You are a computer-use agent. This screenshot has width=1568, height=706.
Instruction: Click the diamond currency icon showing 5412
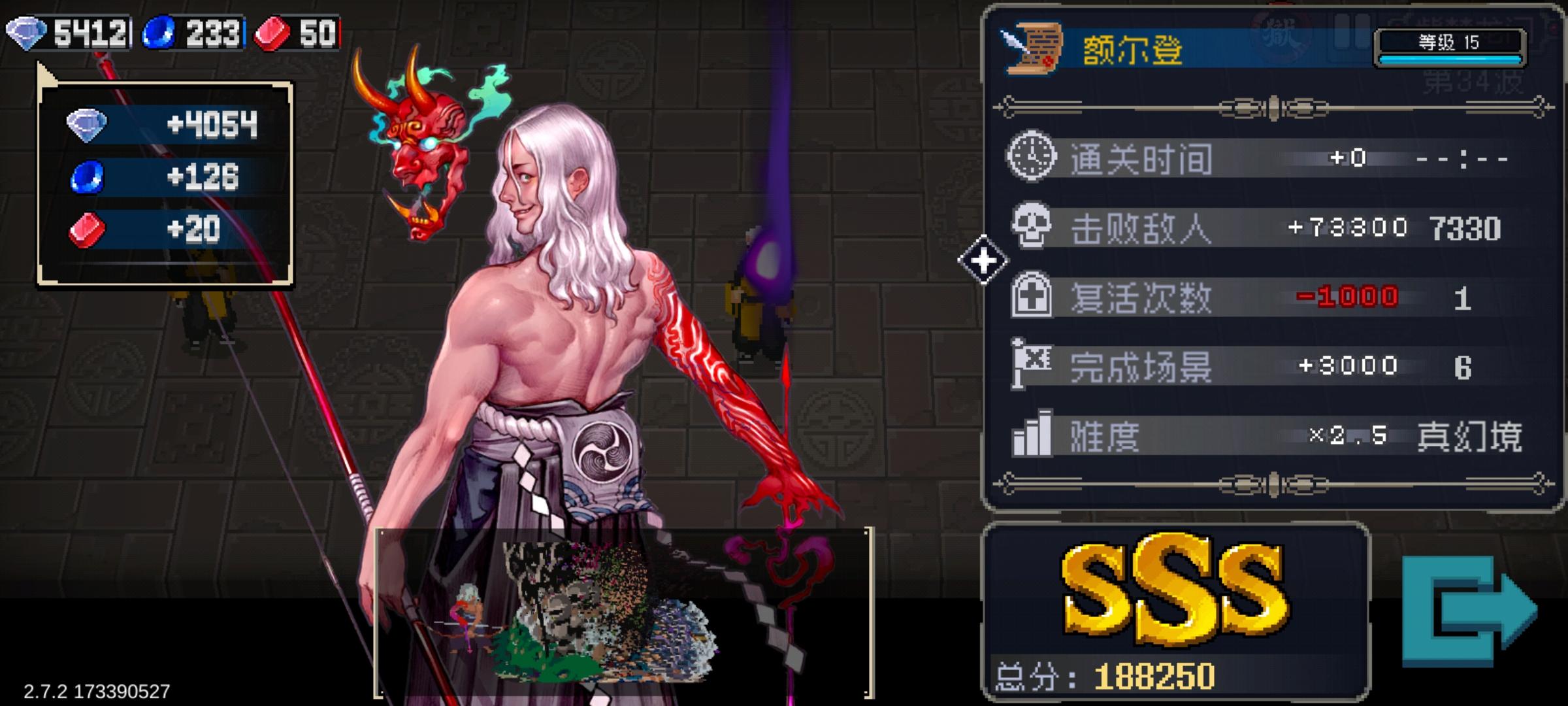[26, 31]
